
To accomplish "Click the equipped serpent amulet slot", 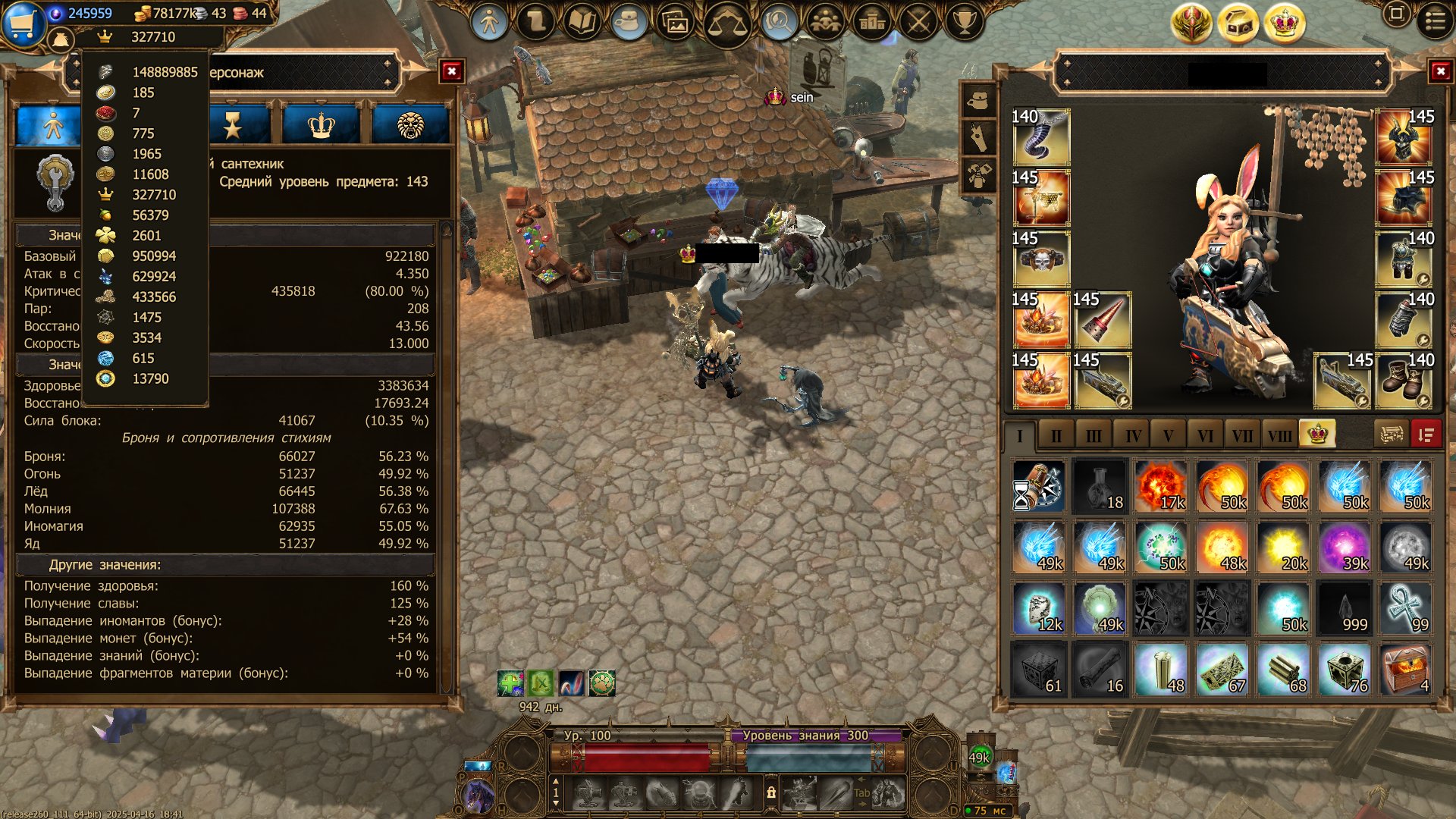I will pos(1041,137).
